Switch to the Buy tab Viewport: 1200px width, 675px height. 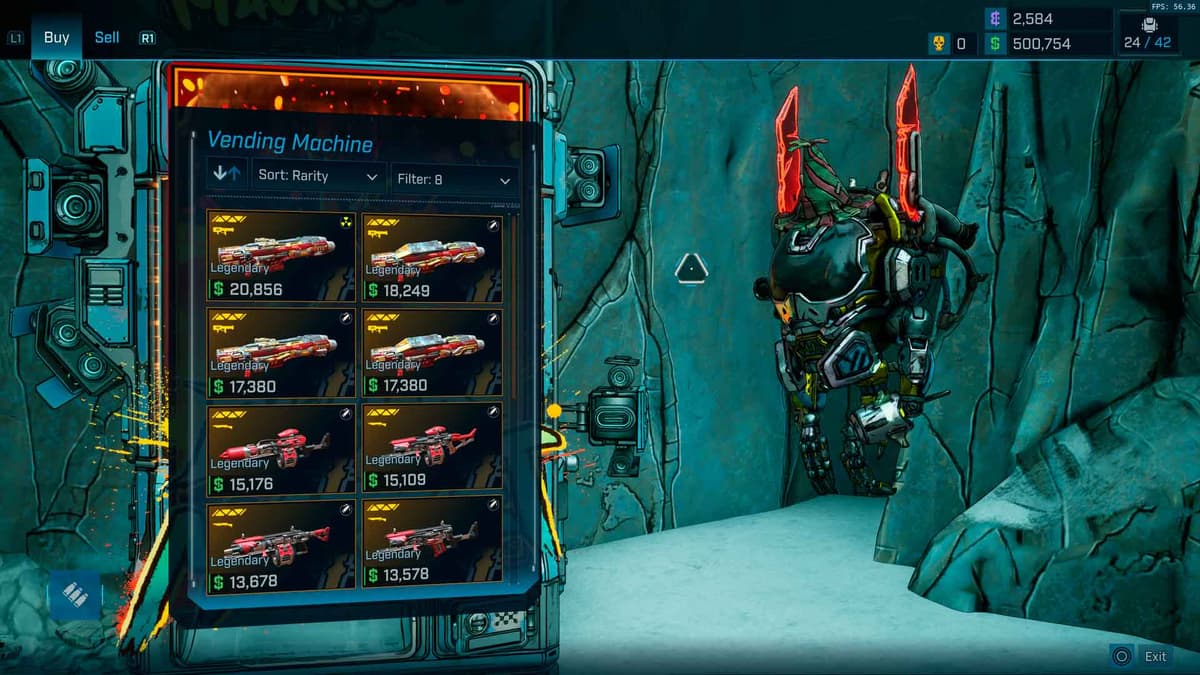click(56, 38)
